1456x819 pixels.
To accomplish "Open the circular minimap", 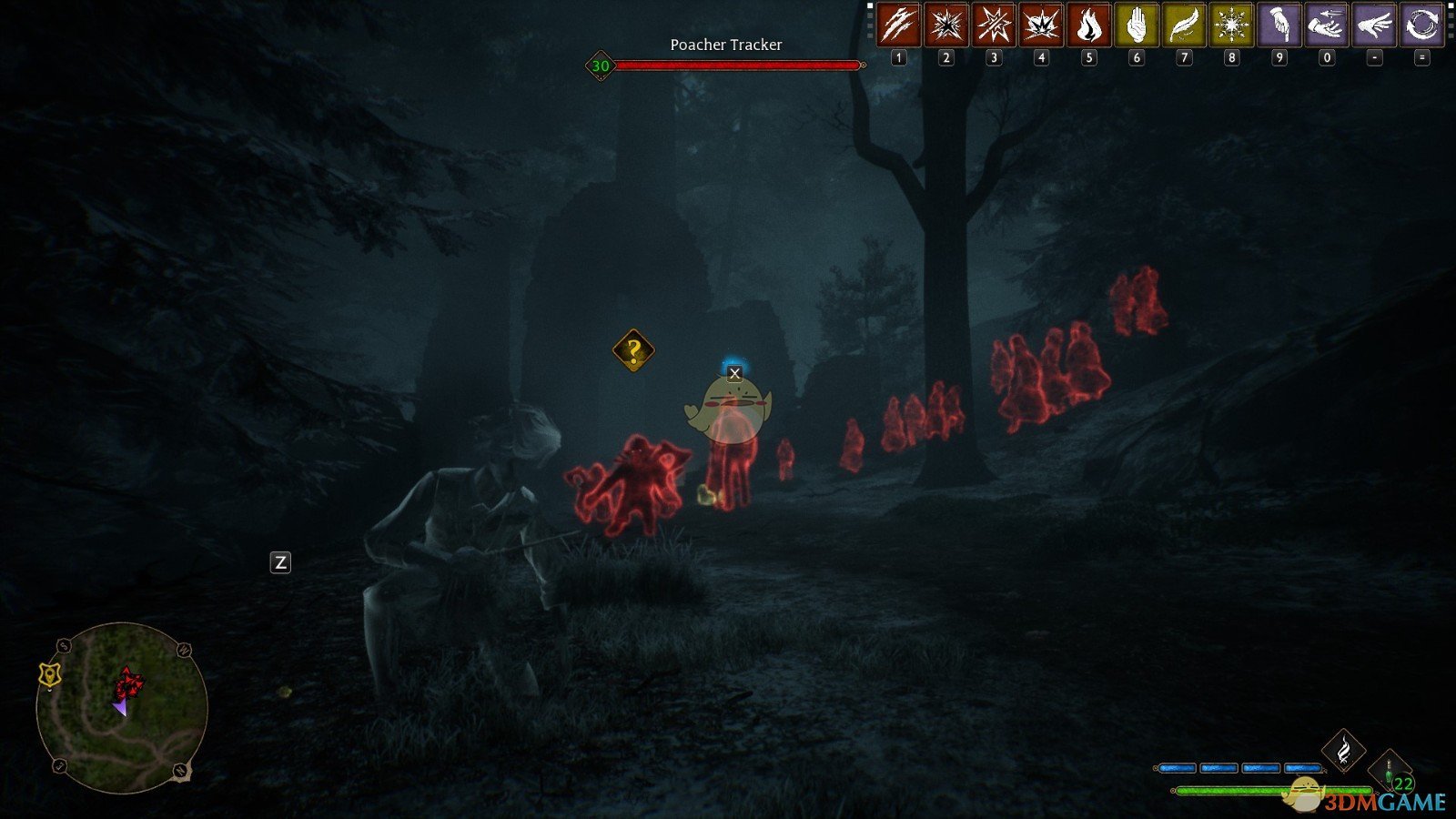I will pyautogui.click(x=122, y=707).
